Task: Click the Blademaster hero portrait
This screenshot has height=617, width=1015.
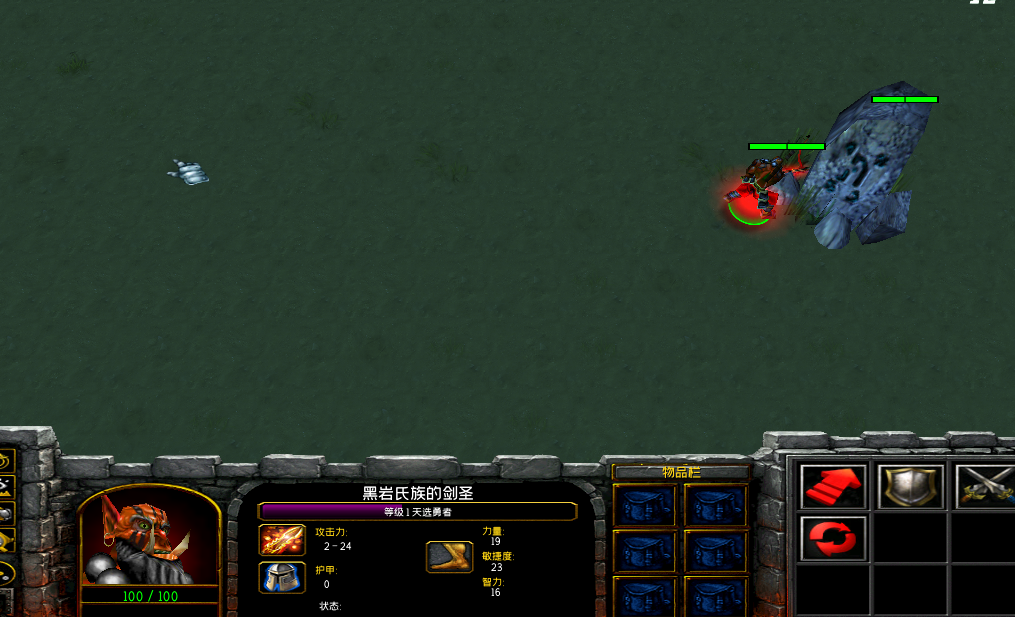Action: click(148, 535)
